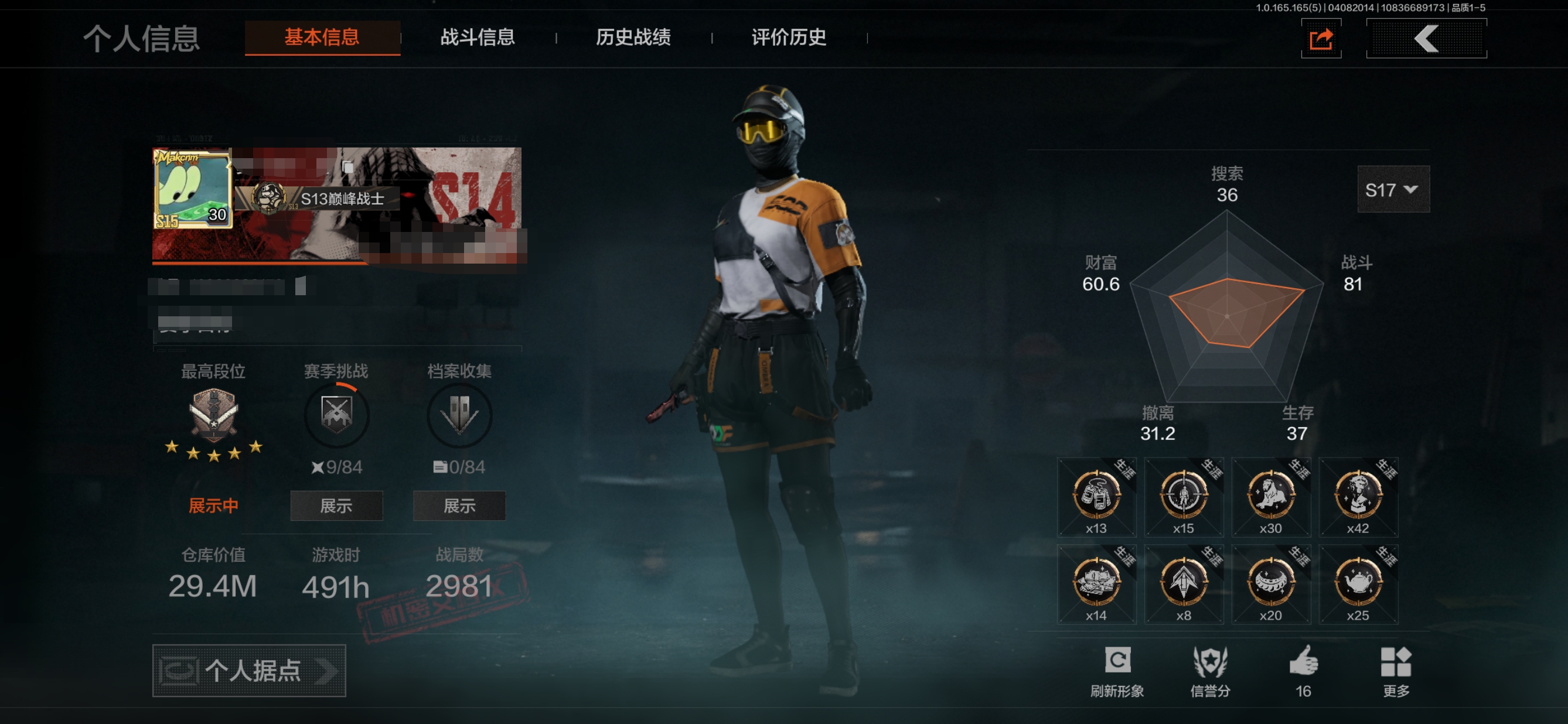Select the 基本信息 tab
Screen dimensions: 1568x724
(322, 37)
